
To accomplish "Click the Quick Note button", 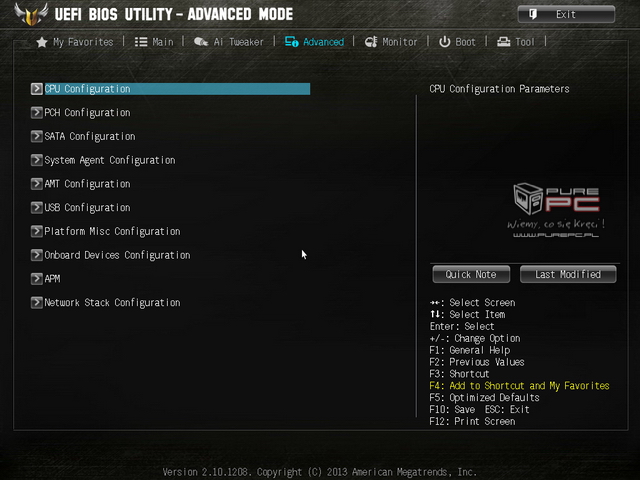I will pyautogui.click(x=471, y=274).
